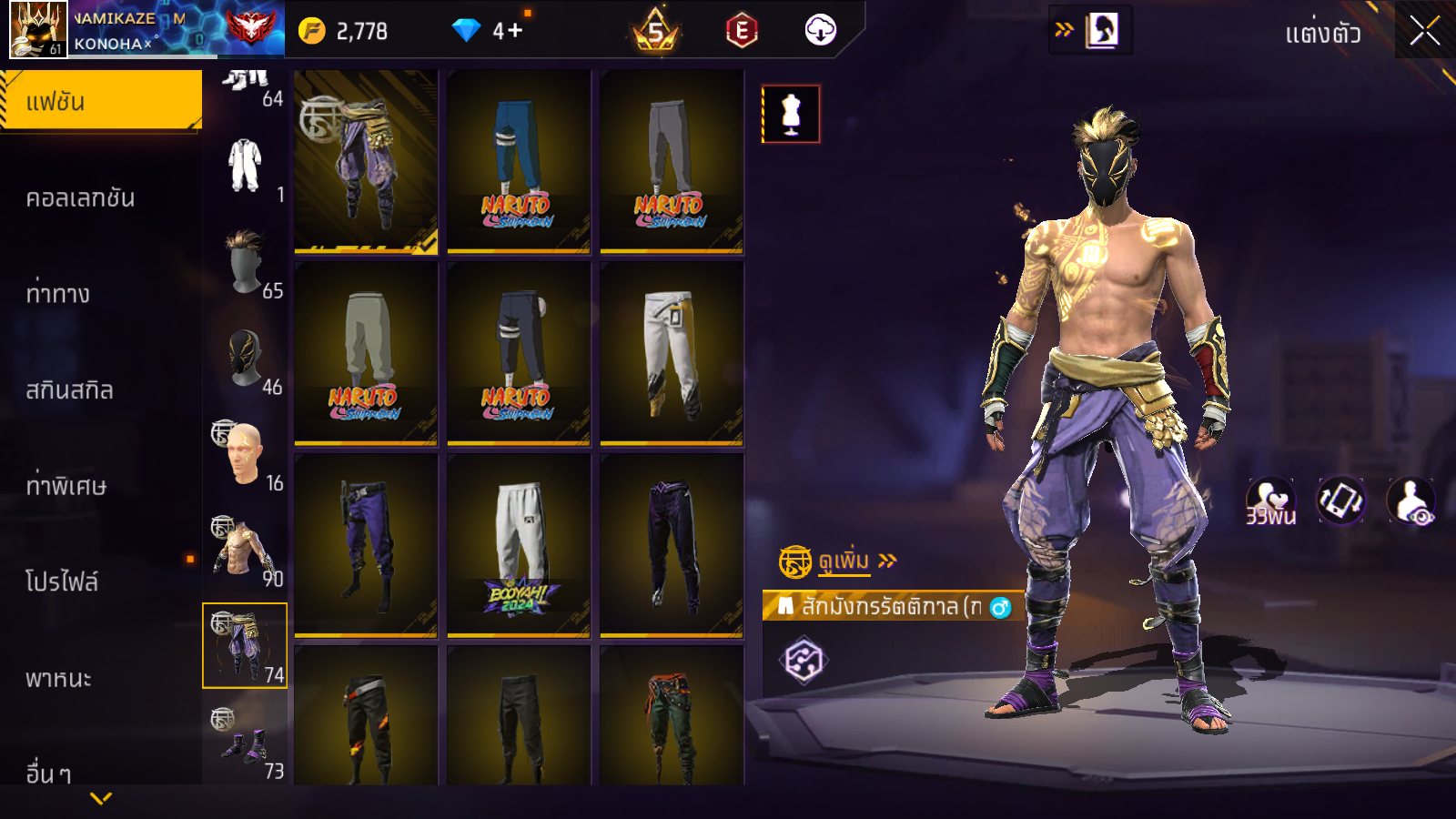Pick the white and yellow pants
Viewport: 1456px width, 819px height.
(672, 353)
